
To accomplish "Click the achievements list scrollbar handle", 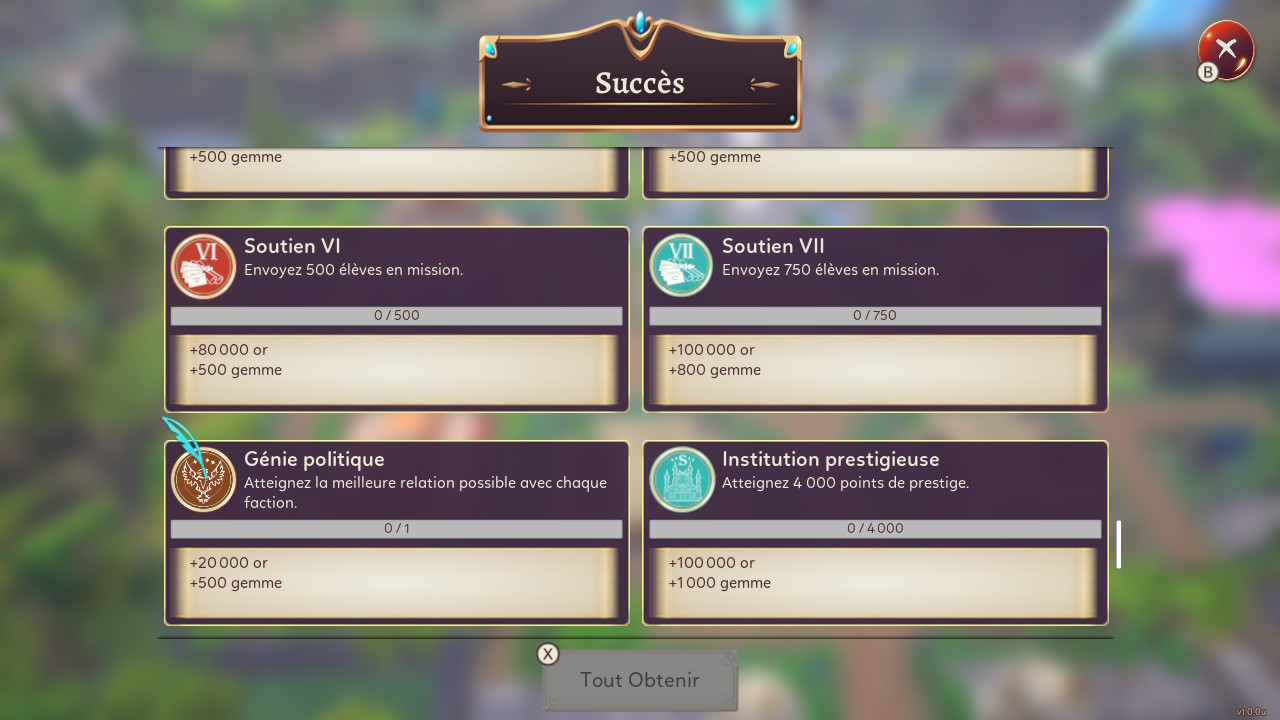I will click(x=1118, y=544).
